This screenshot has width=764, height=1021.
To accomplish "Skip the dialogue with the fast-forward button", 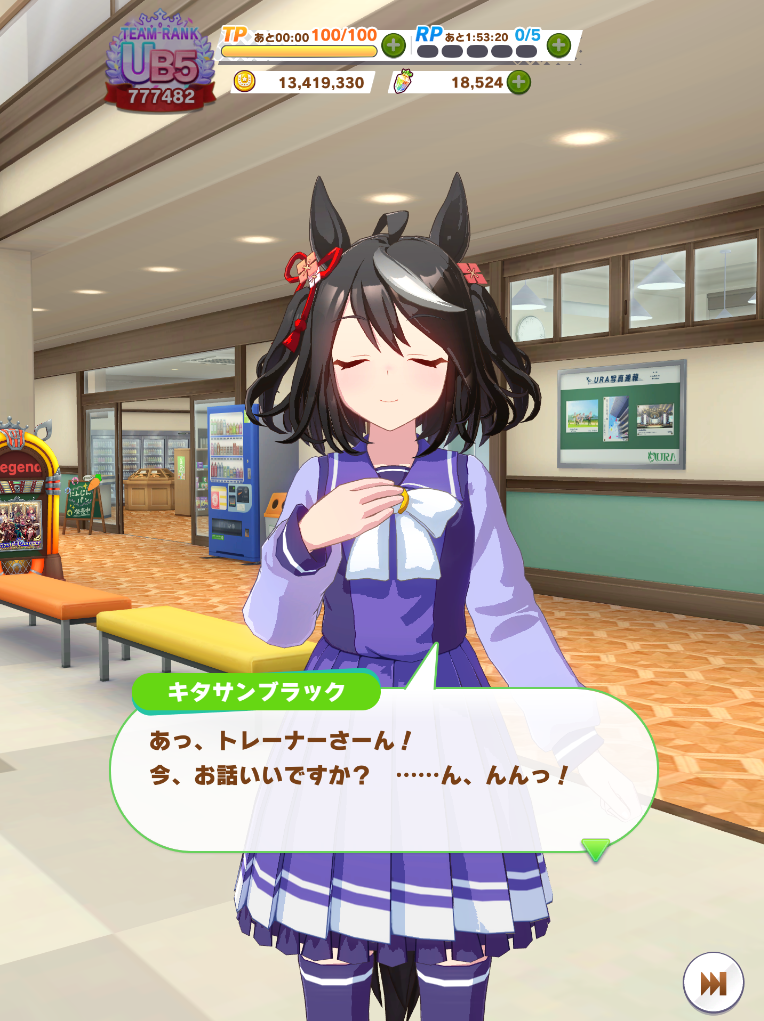I will coord(713,983).
